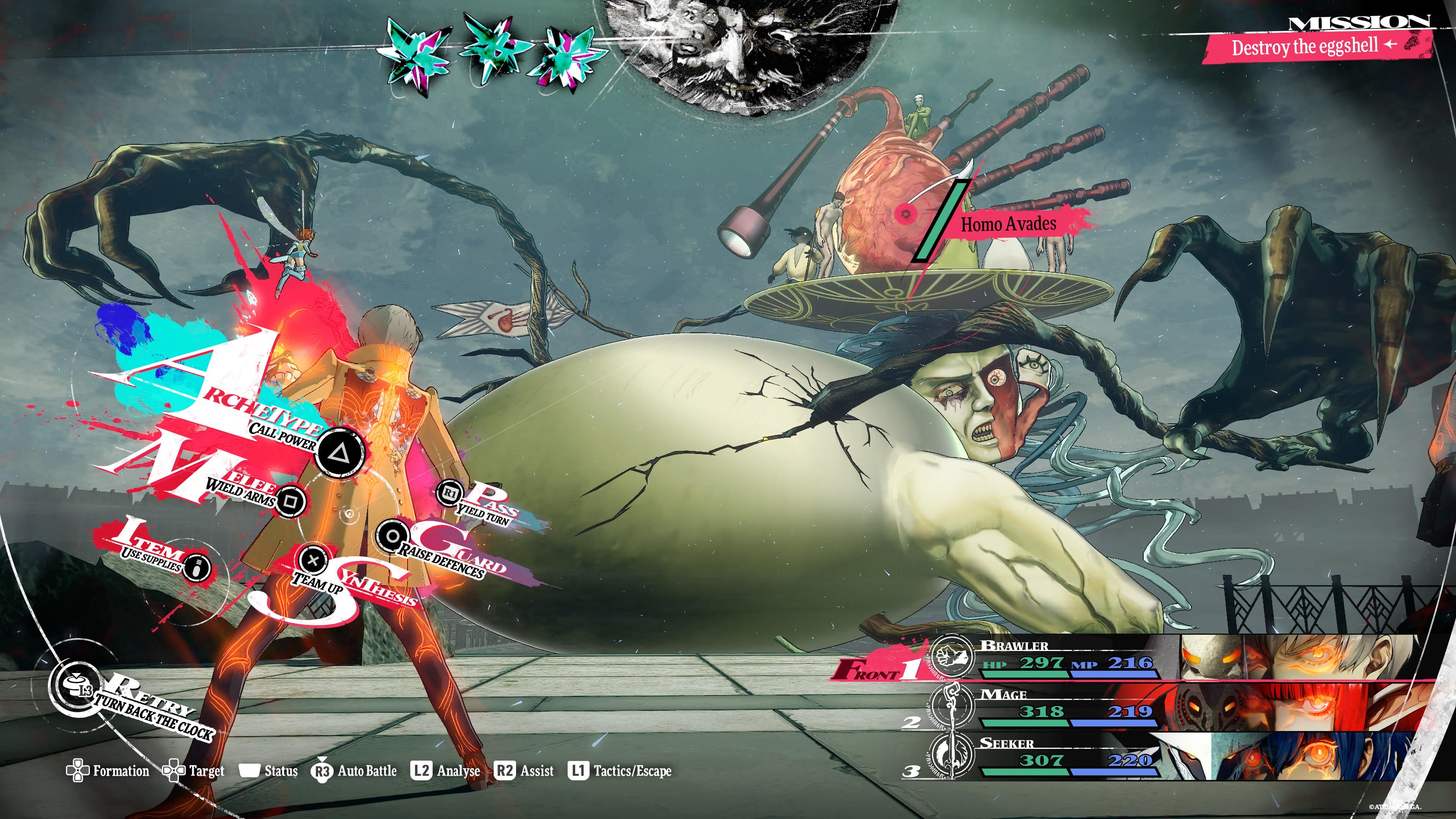Open the Tactics/Escape menu
The image size is (1456, 819).
click(x=620, y=771)
